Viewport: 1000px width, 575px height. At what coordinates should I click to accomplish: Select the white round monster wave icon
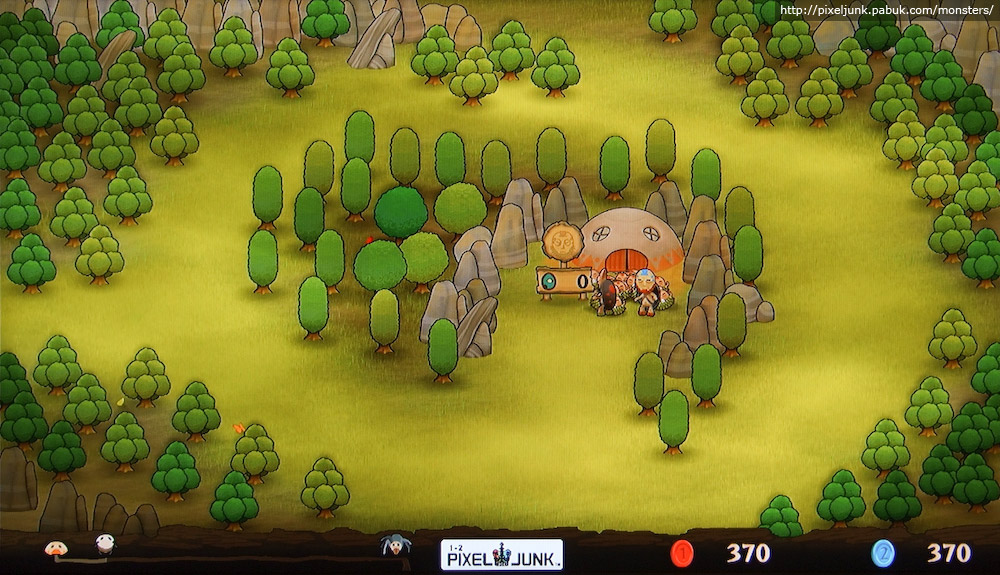[x=104, y=544]
